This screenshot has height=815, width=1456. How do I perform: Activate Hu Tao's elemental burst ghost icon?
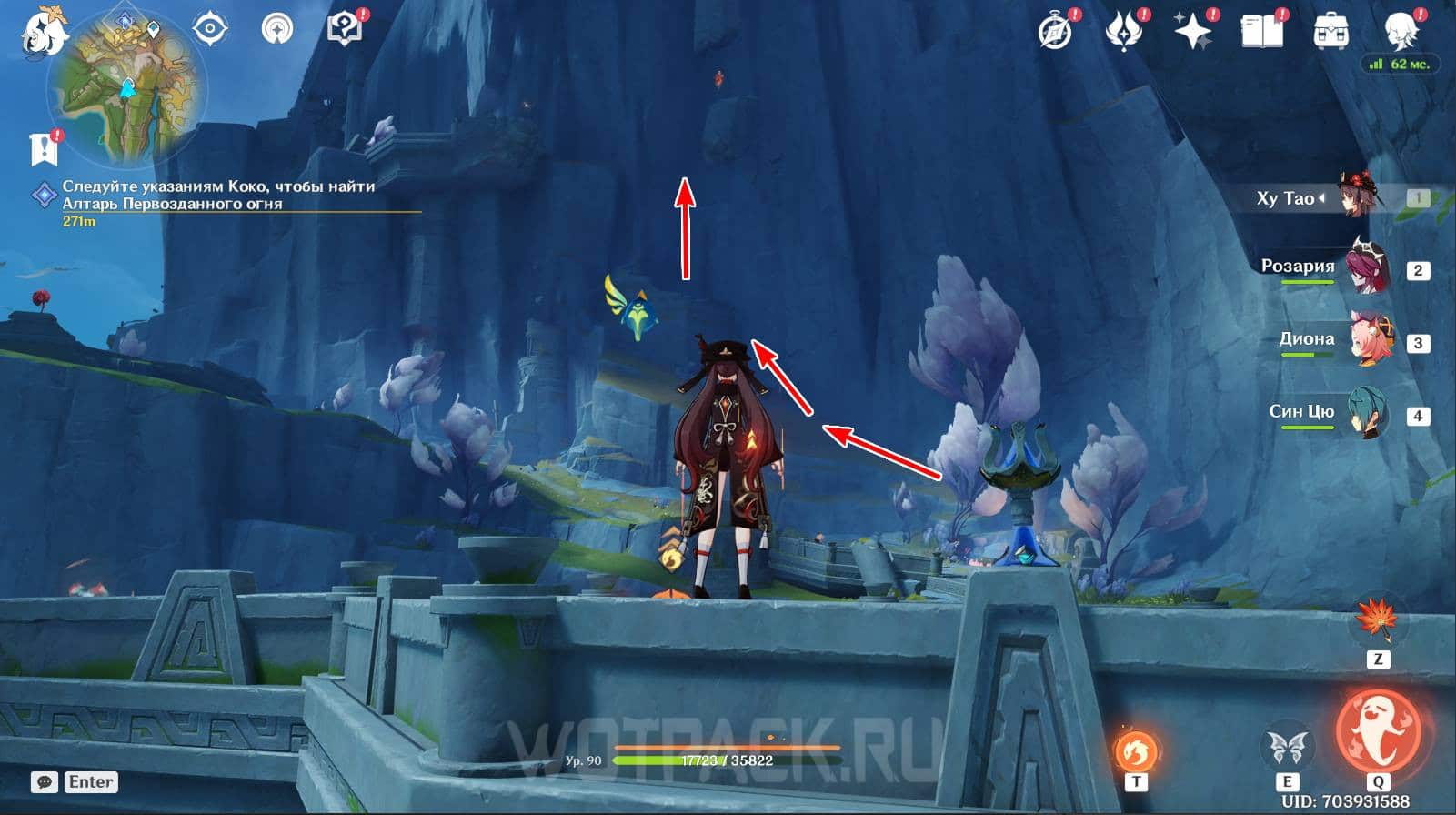coord(1377,731)
